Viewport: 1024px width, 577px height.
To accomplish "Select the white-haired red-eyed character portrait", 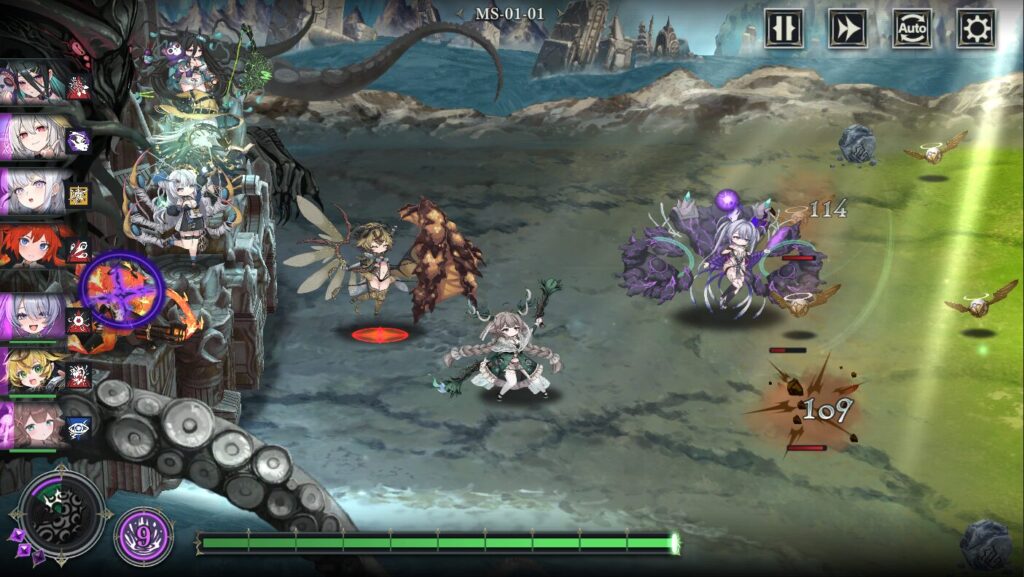I will point(33,136).
